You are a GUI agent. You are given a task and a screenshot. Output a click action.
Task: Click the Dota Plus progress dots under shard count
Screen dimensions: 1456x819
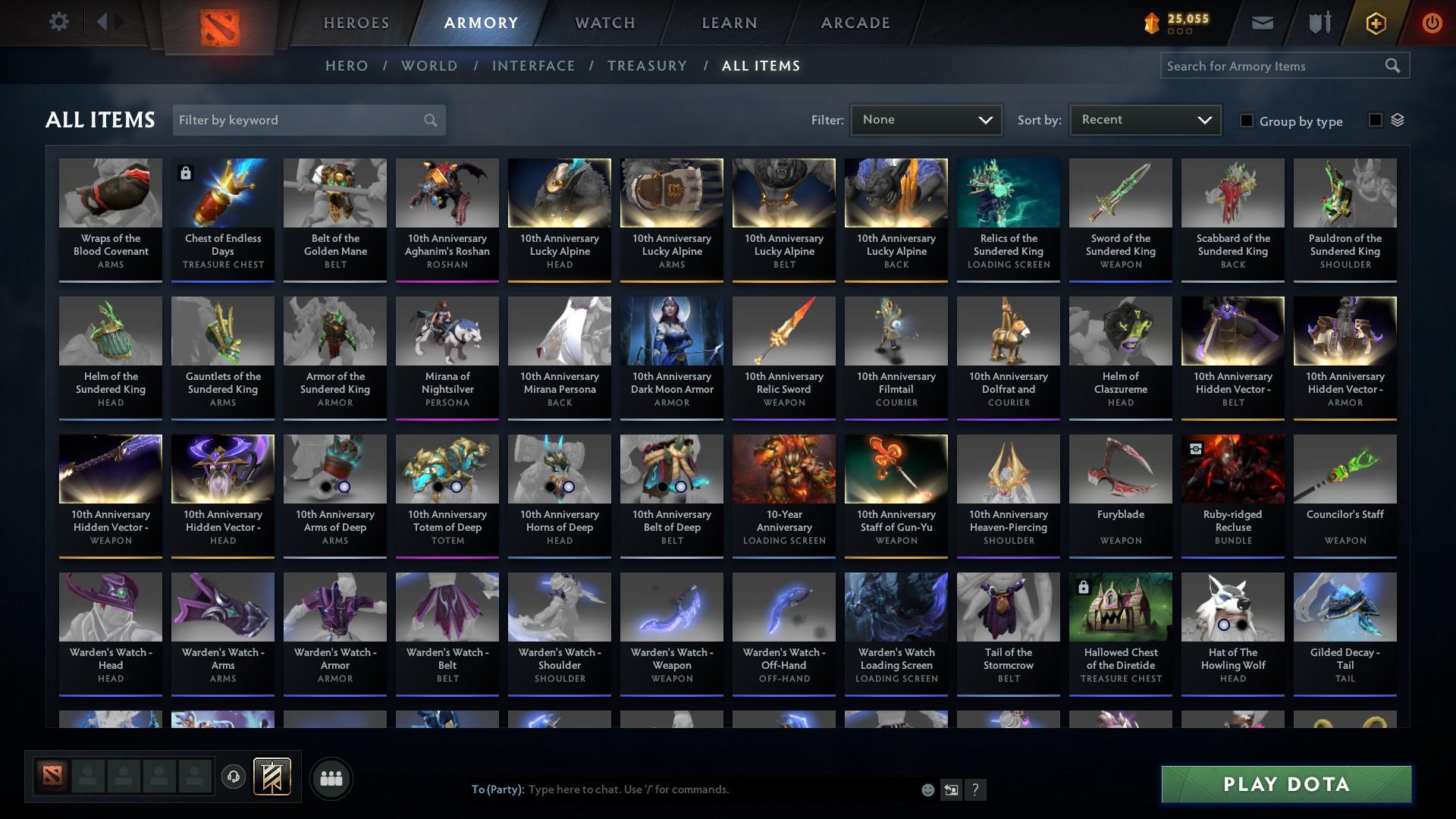[1180, 32]
